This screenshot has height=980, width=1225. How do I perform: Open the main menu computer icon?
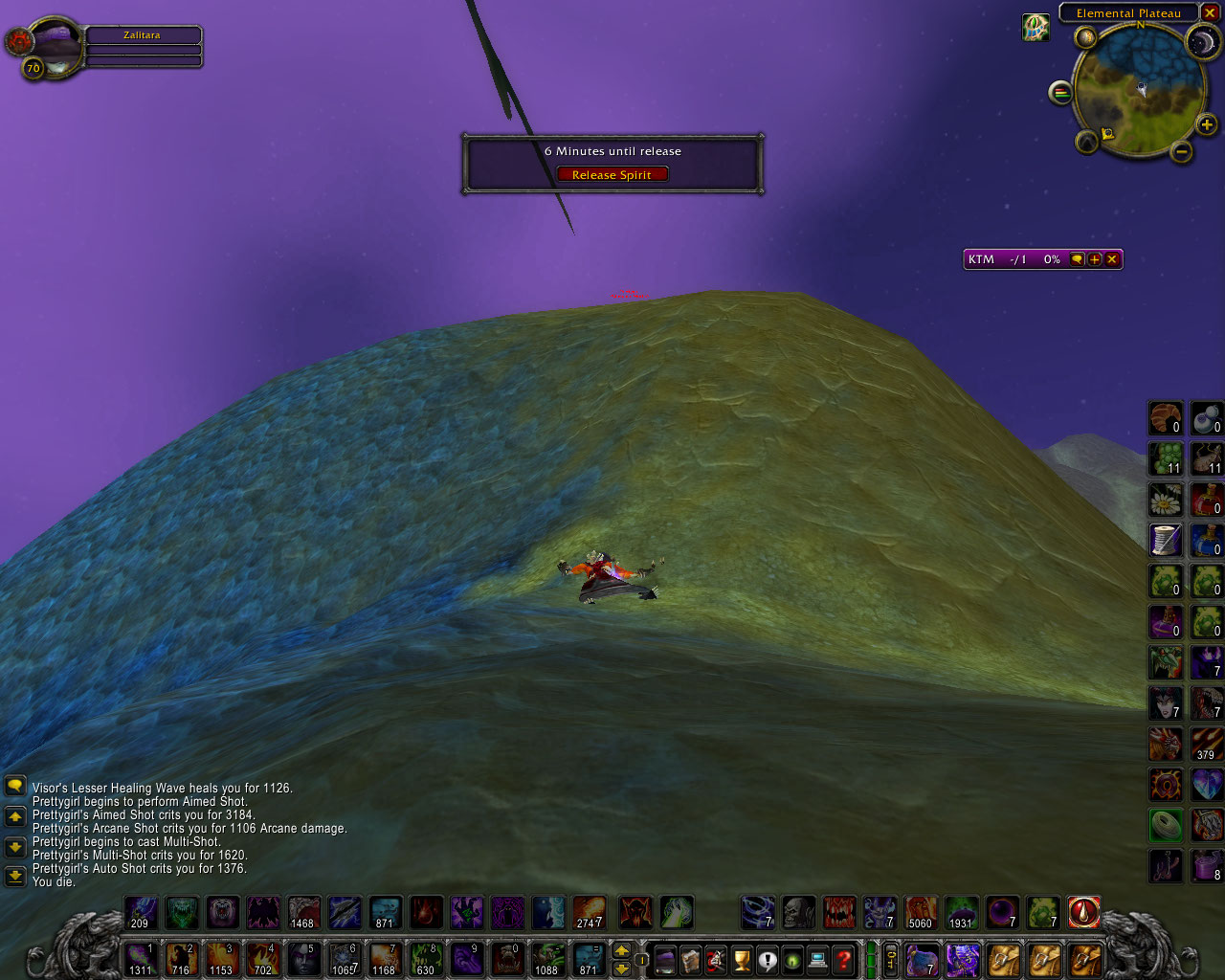click(x=817, y=958)
